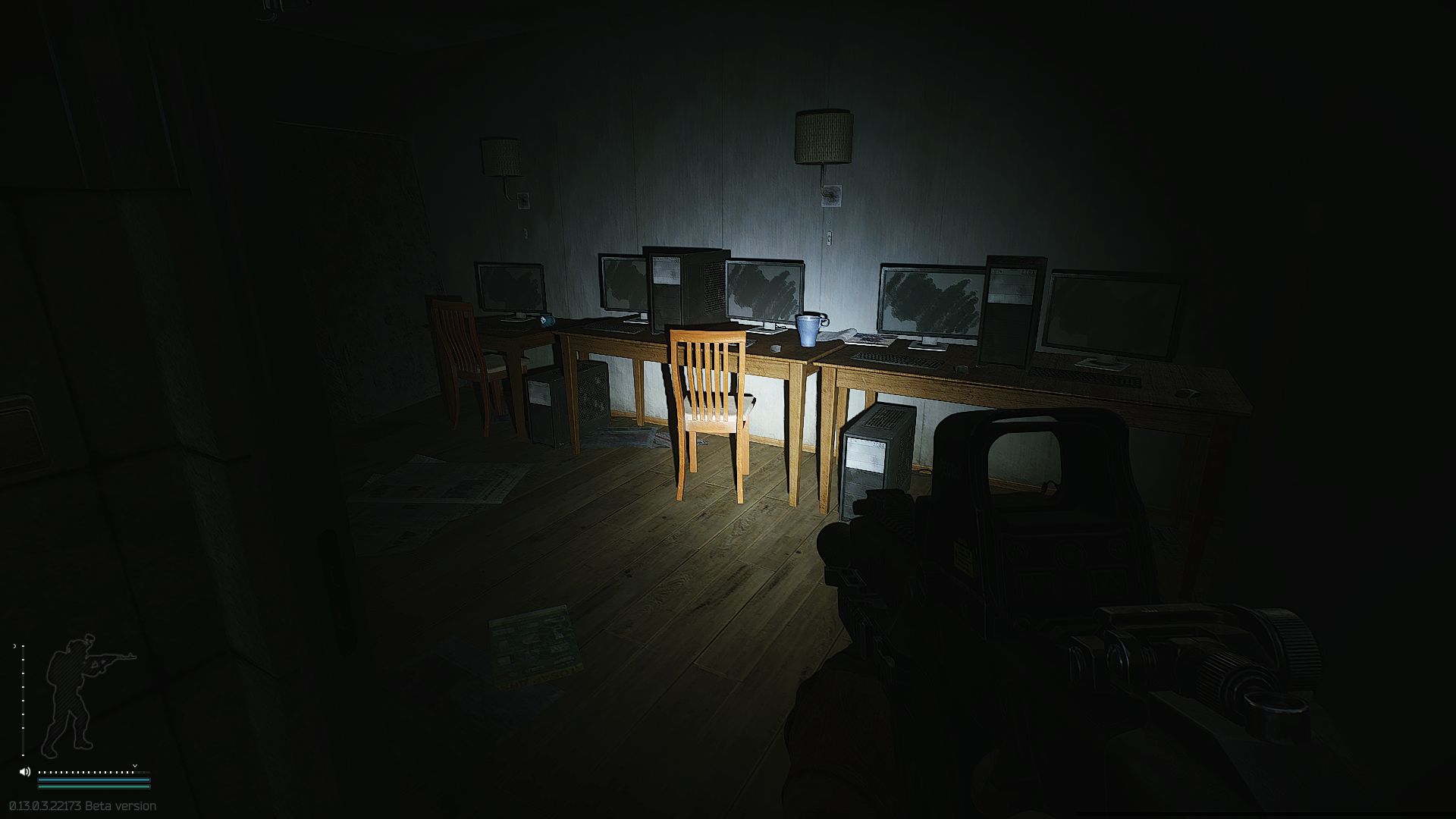Click the speaker volume icon
Image resolution: width=1456 pixels, height=819 pixels.
[24, 772]
